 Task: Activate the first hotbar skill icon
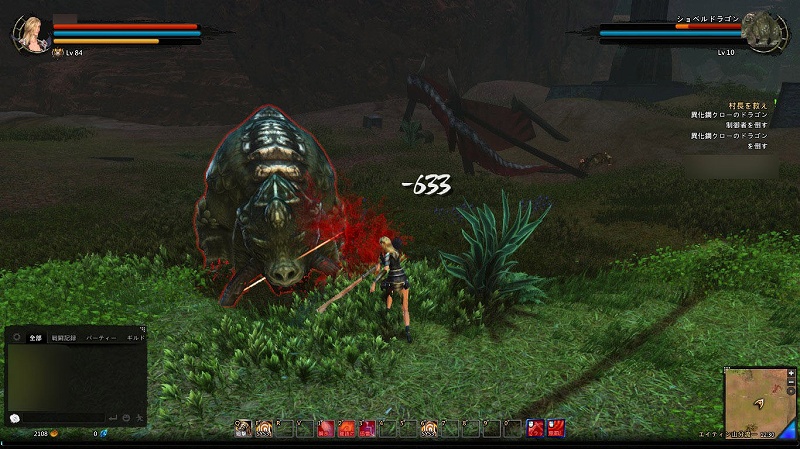pyautogui.click(x=243, y=429)
